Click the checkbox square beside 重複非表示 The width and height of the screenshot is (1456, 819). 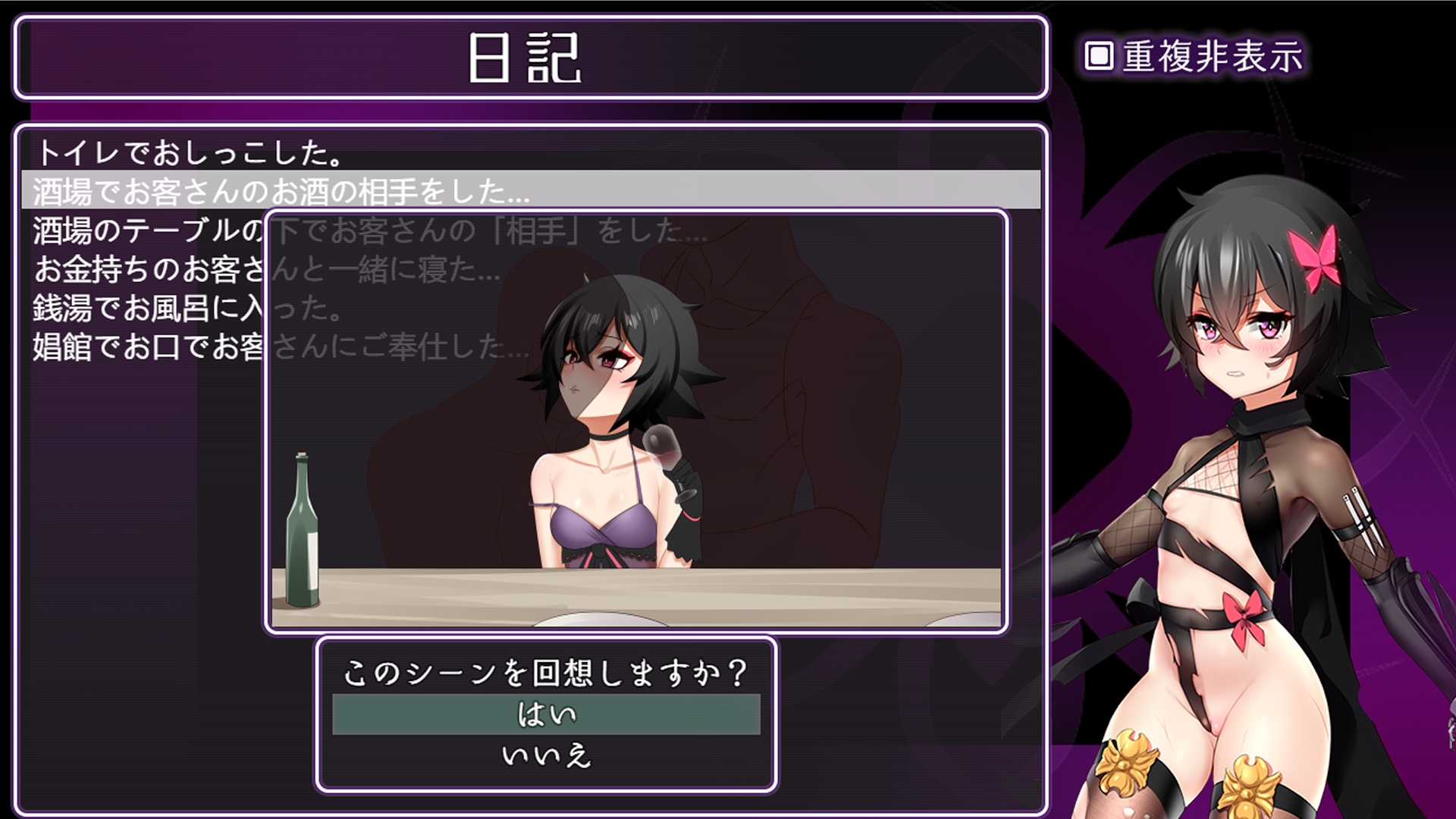[x=1097, y=54]
